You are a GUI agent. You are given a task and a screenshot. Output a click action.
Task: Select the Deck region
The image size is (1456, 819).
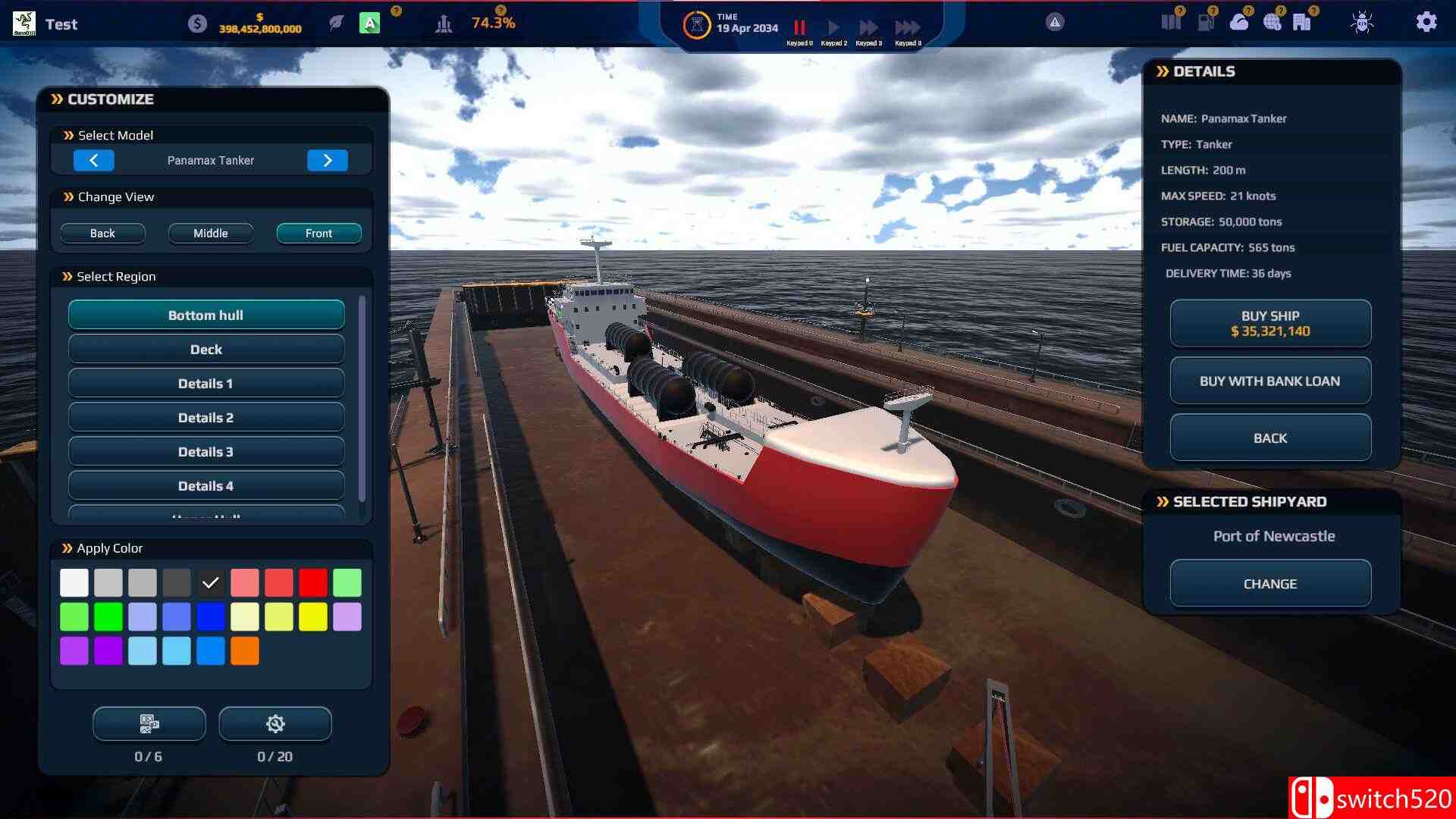(206, 349)
